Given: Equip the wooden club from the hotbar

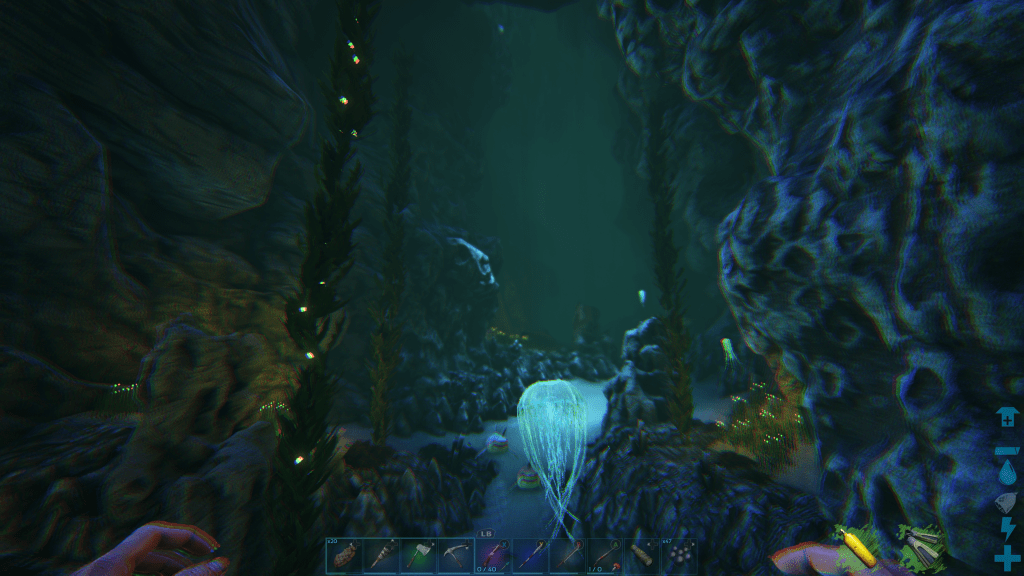Looking at the screenshot, I should pos(380,557).
